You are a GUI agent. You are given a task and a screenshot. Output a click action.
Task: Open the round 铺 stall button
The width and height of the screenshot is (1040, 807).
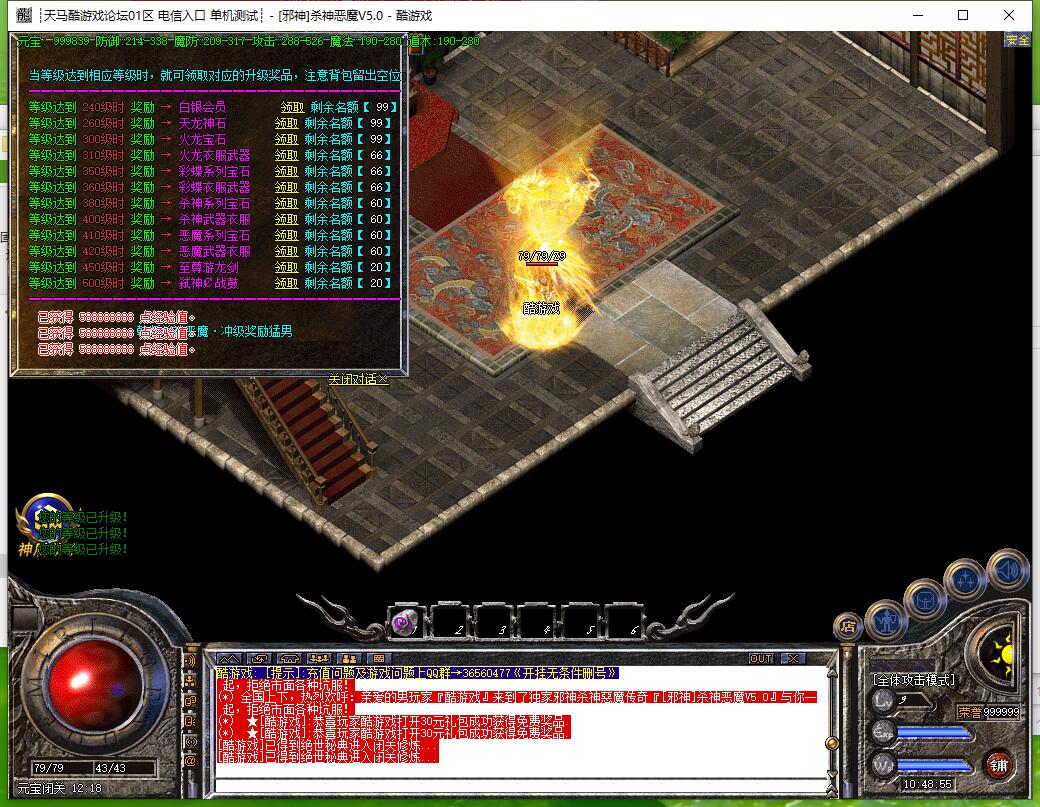click(998, 765)
